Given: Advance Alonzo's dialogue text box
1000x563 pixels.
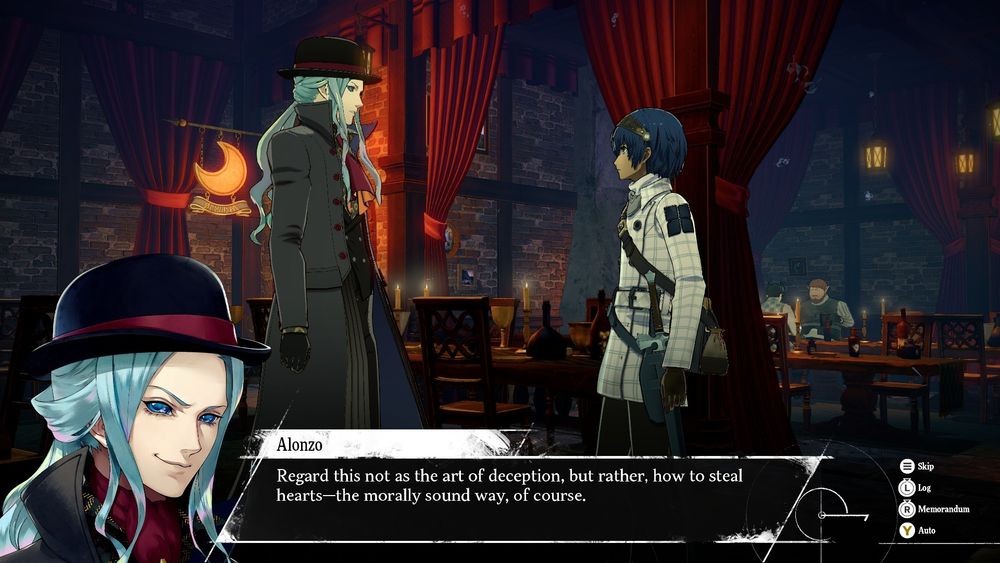Looking at the screenshot, I should (x=520, y=486).
